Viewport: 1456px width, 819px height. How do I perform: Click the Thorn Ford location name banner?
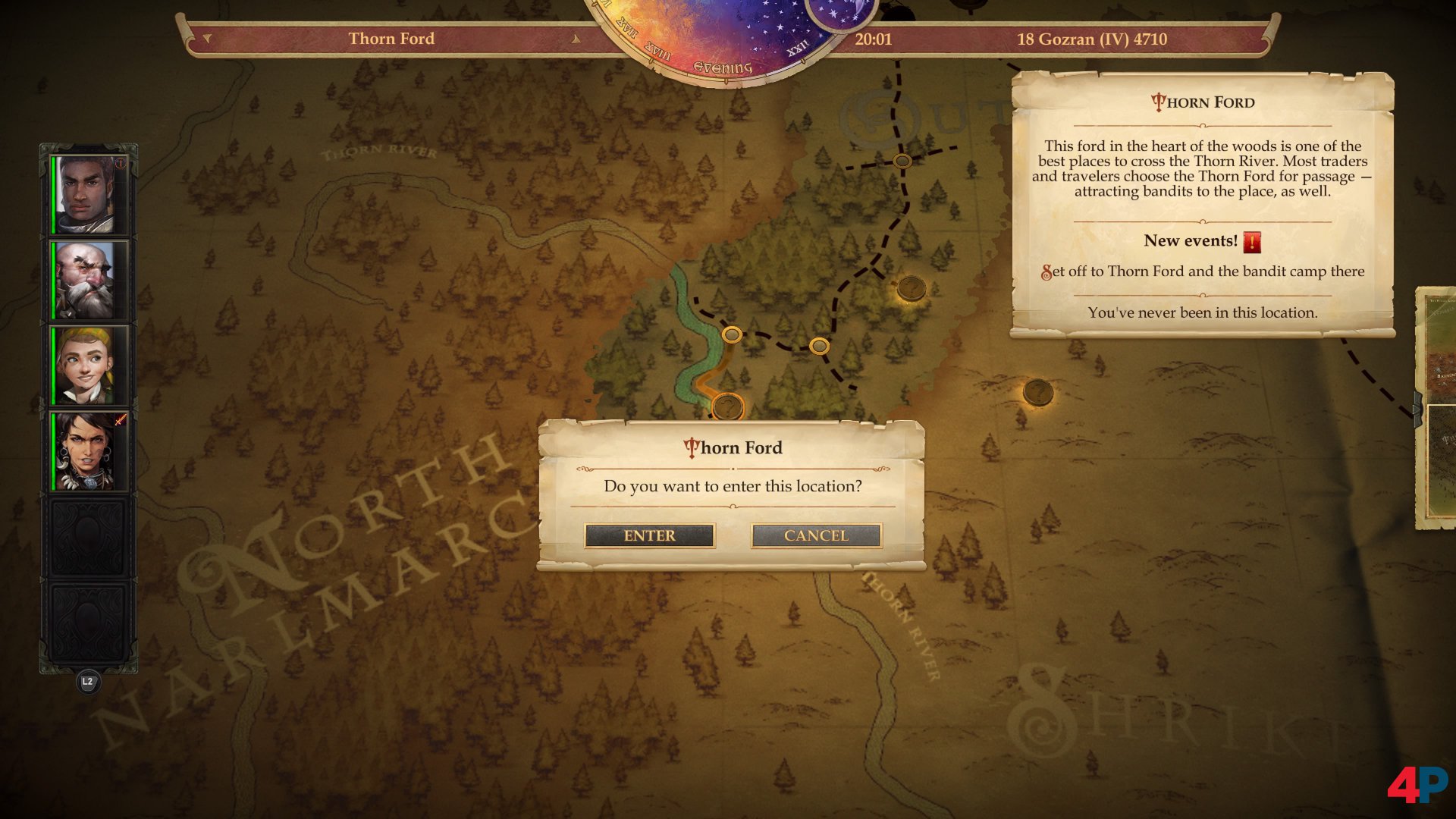pos(391,39)
